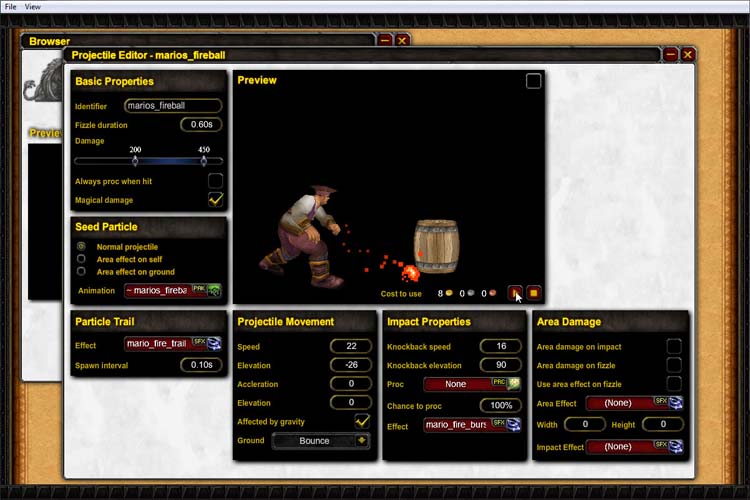750x500 pixels.
Task: Close the Projectile Editor window
Action: pyautogui.click(x=688, y=54)
